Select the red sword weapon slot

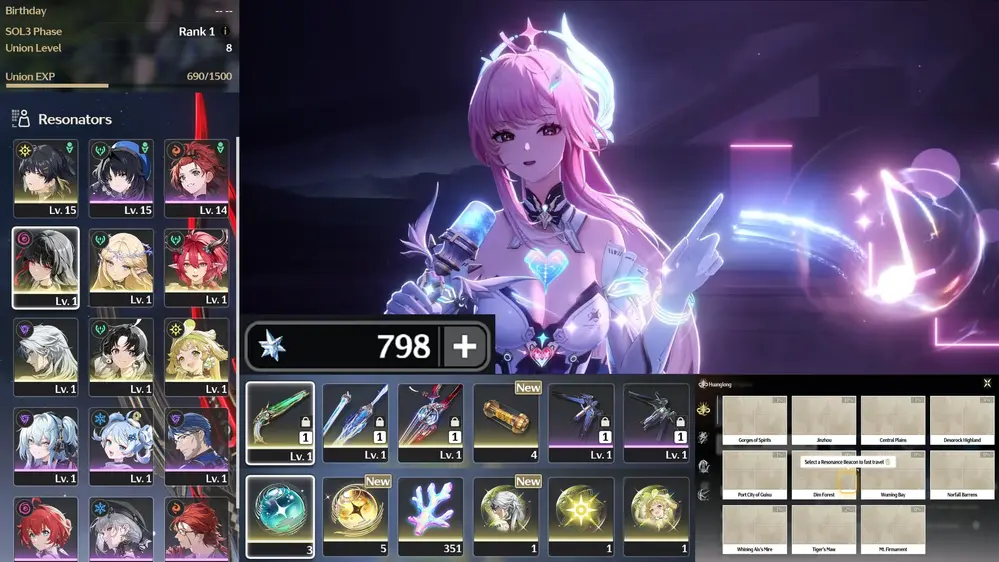(430, 422)
